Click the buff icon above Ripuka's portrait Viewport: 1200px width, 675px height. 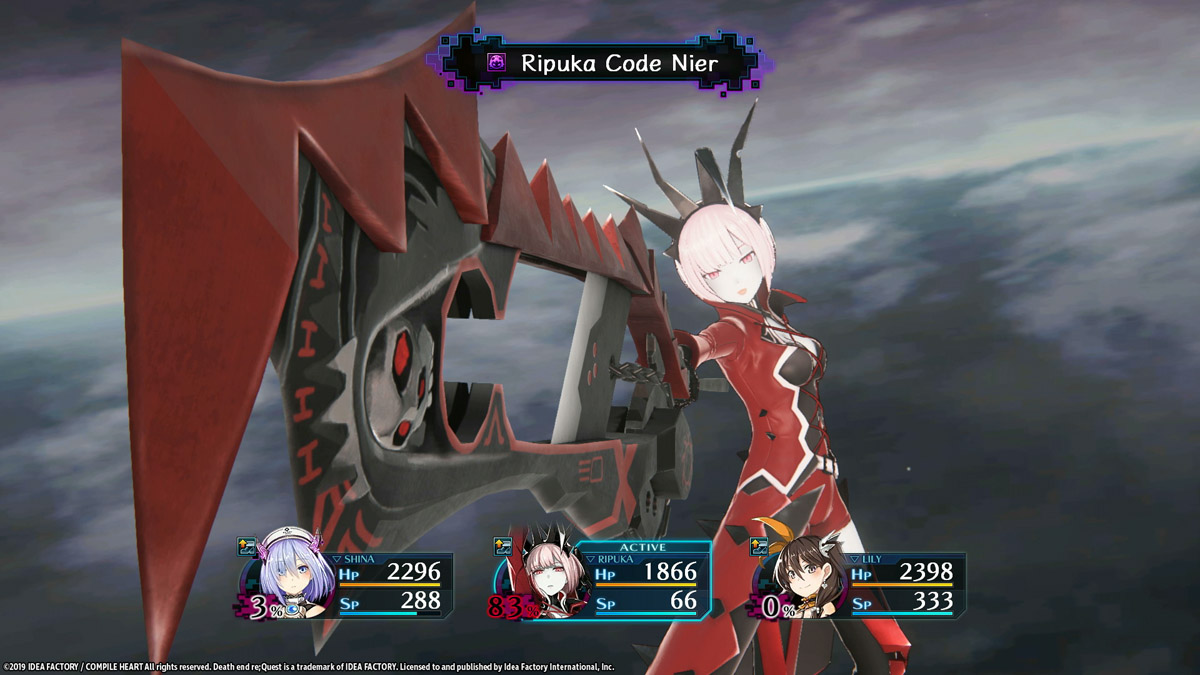[503, 546]
